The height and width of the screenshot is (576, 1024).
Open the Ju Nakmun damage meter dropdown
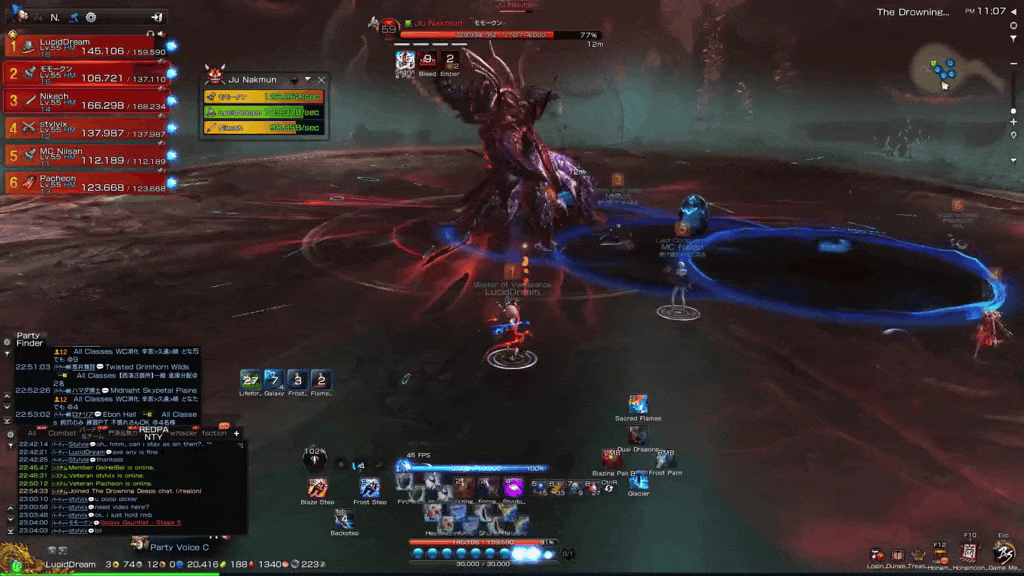coord(294,80)
